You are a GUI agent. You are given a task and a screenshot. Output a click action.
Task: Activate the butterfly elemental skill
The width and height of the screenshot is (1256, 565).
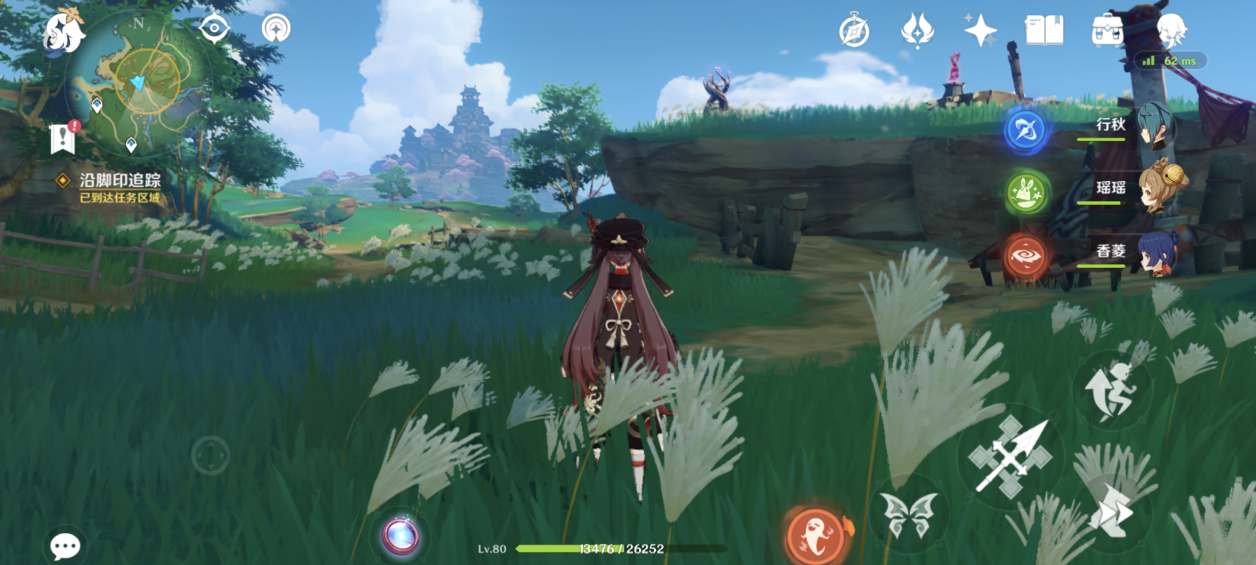(x=908, y=515)
